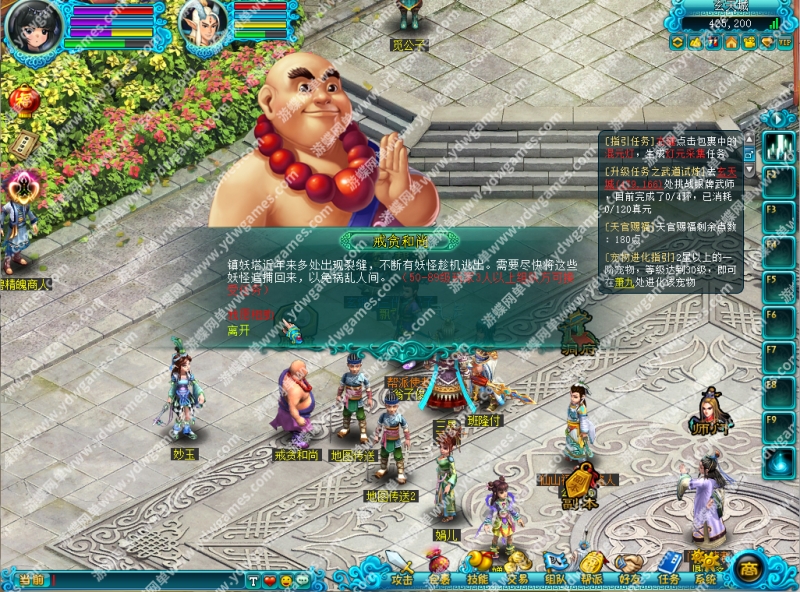
Task: Click the thumbs-up icon under the minimap
Action: click(695, 42)
